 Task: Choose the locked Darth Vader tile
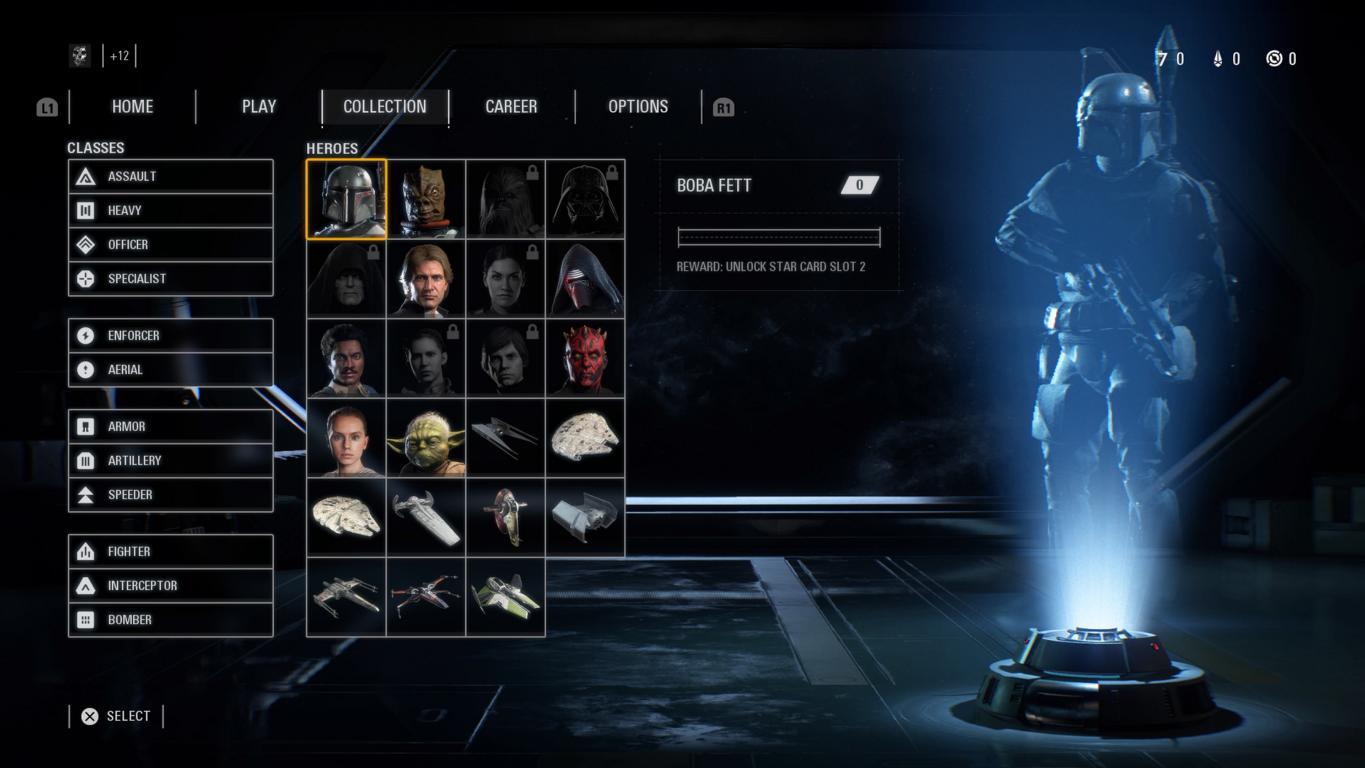coord(585,199)
